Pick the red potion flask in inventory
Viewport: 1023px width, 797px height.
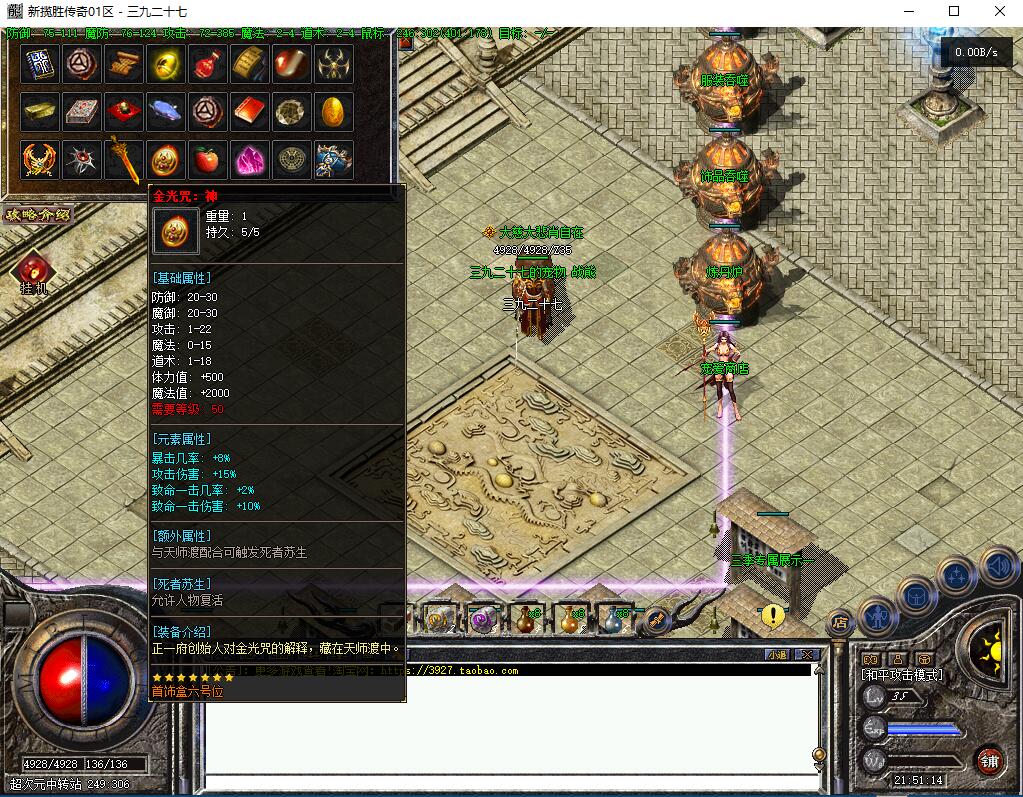point(207,65)
